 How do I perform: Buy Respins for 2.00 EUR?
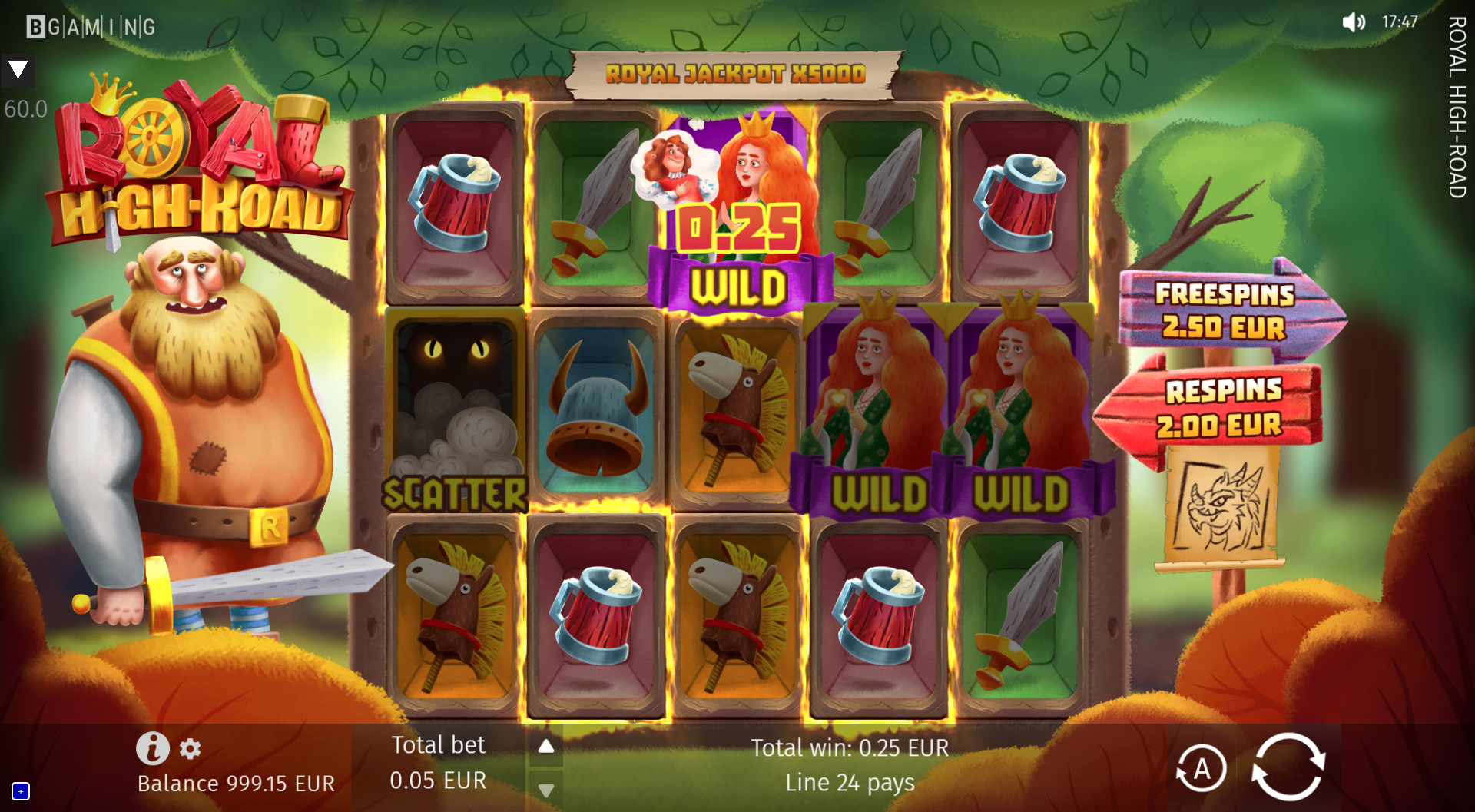tap(1218, 408)
